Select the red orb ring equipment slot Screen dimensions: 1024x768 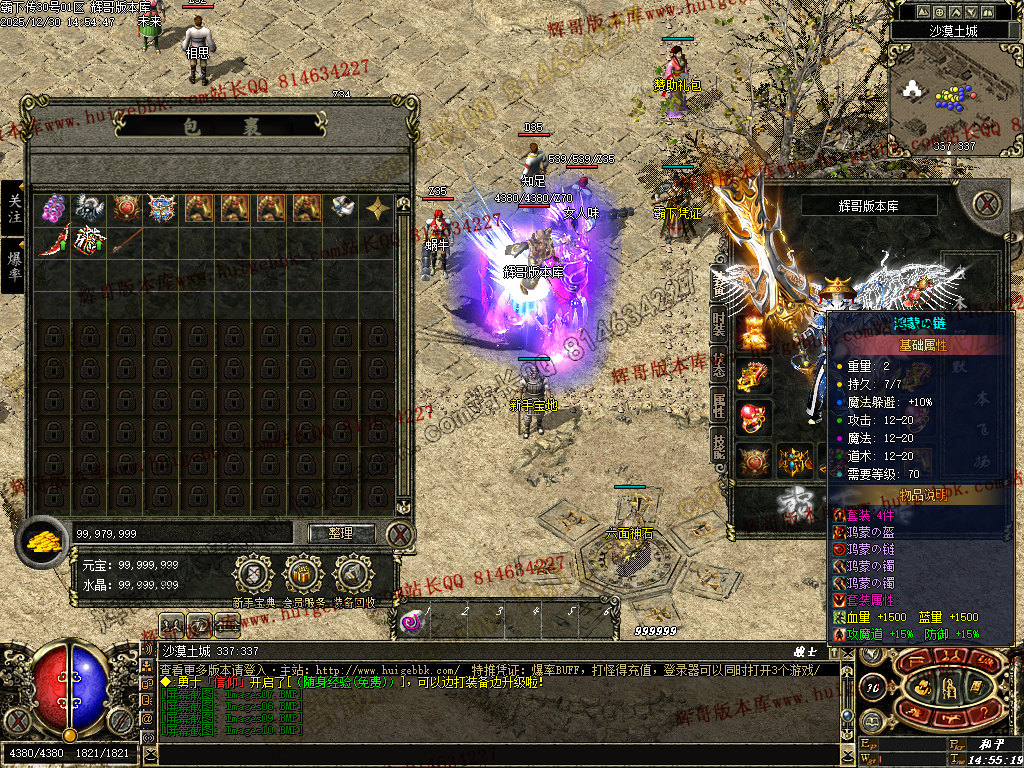tap(755, 417)
